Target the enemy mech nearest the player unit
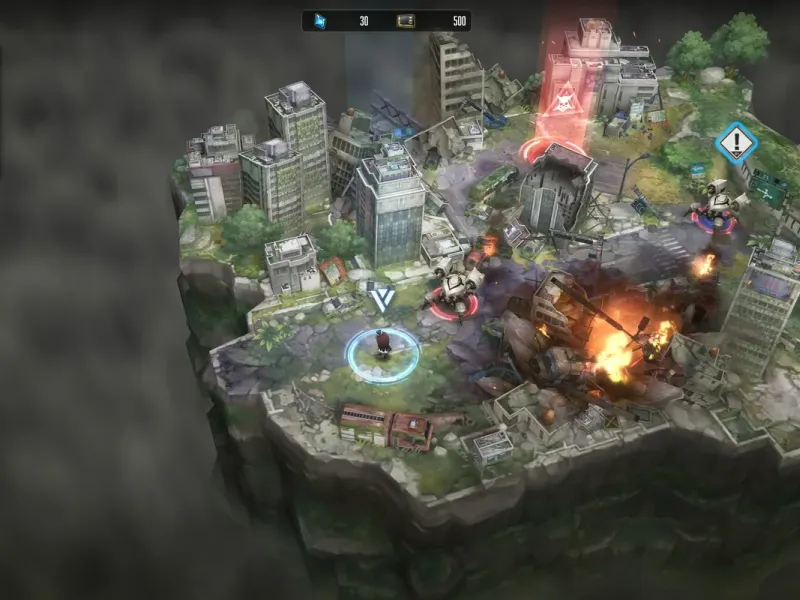This screenshot has width=800, height=600. (x=457, y=291)
